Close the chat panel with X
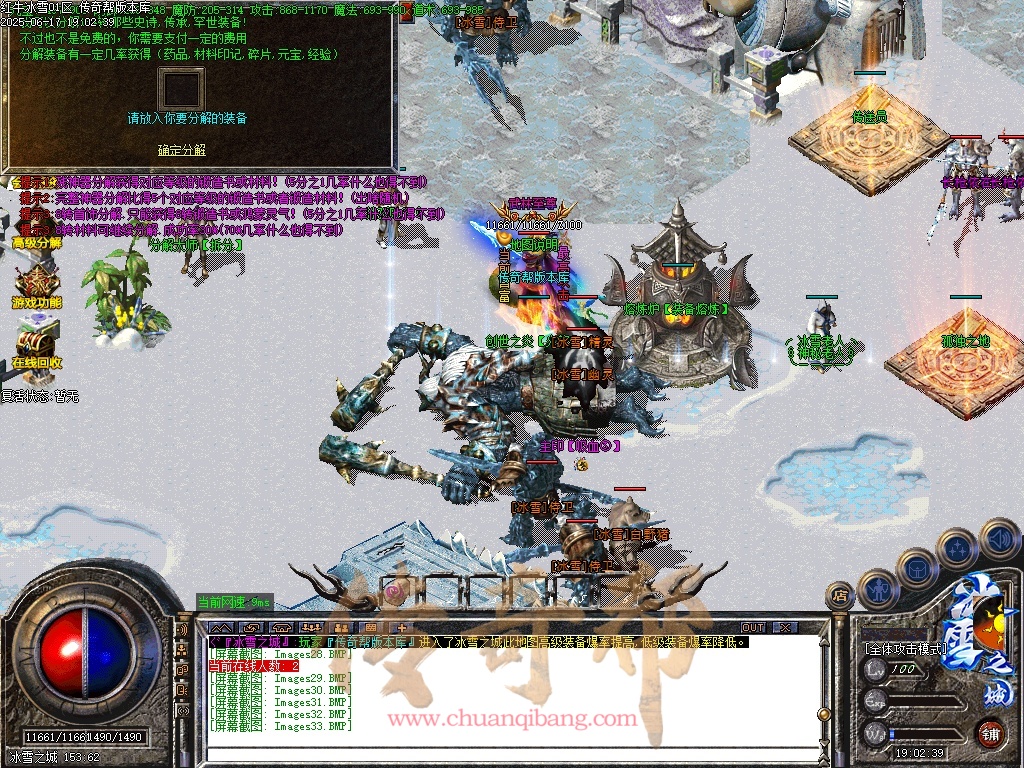Screen dimensions: 1024x768 (785, 627)
